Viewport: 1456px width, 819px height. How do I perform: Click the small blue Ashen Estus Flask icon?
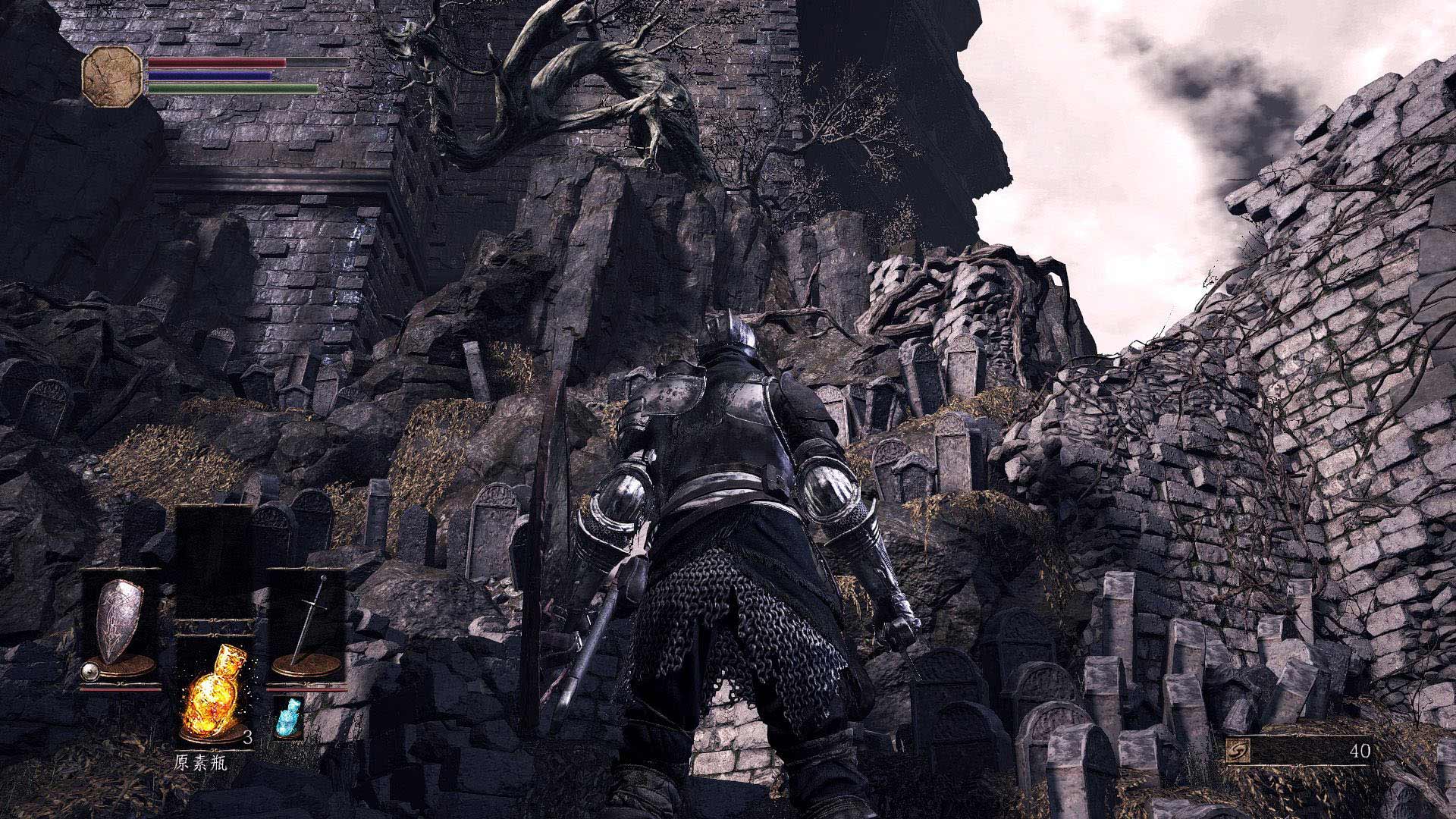[x=288, y=717]
